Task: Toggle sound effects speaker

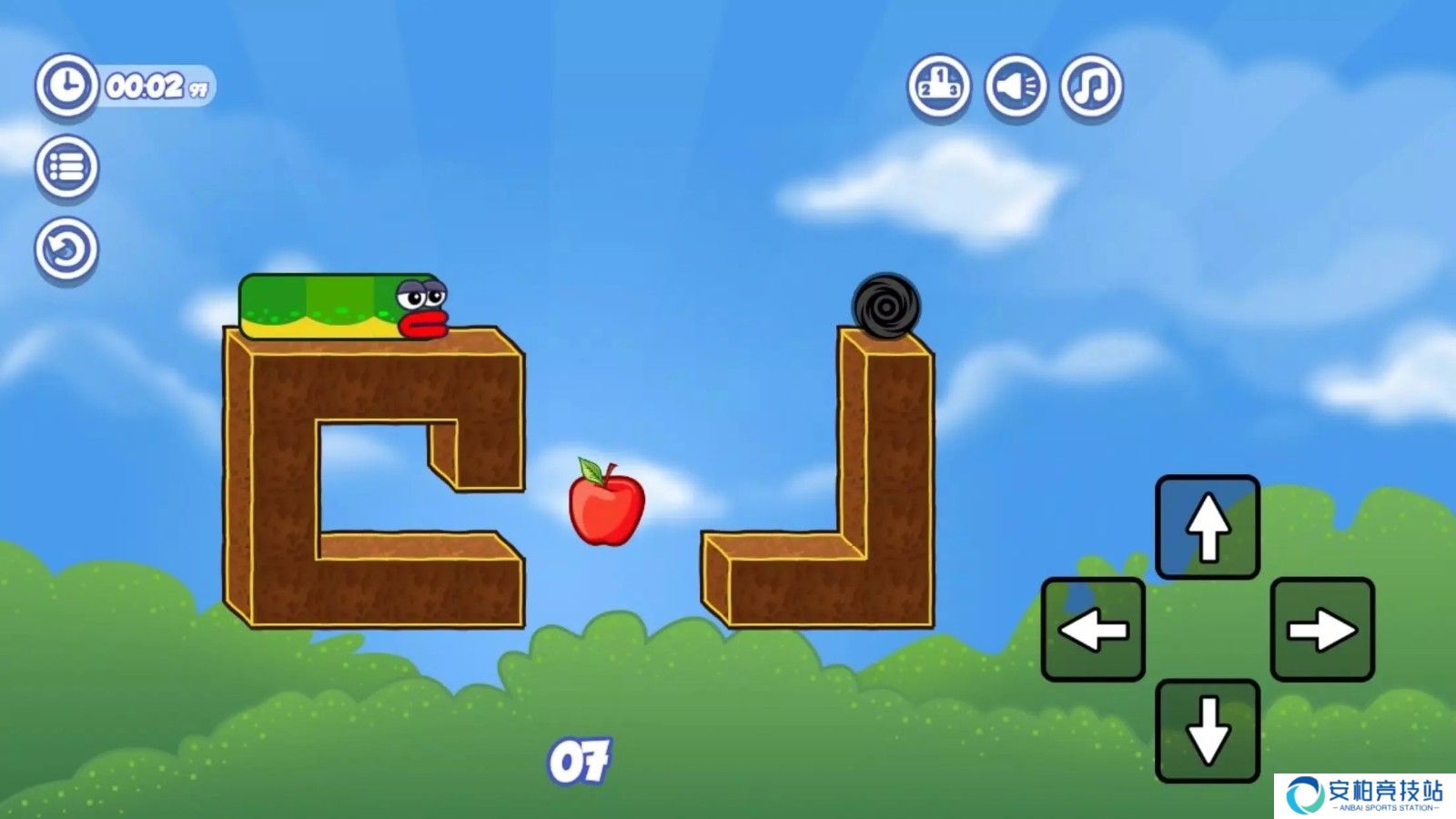Action: [x=1016, y=86]
